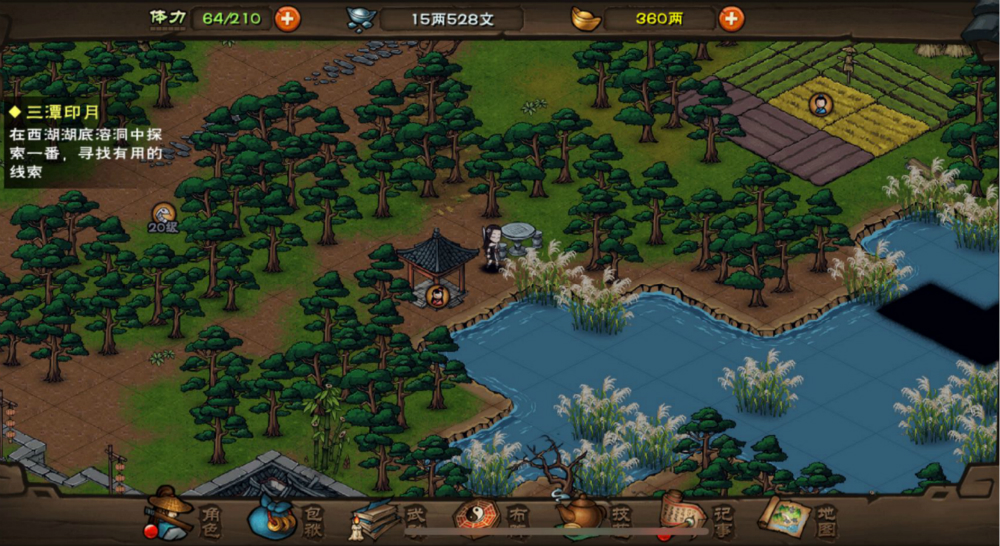This screenshot has height=546, width=1000.
Task: Add stamina with the 体力 plus button
Action: pos(287,18)
